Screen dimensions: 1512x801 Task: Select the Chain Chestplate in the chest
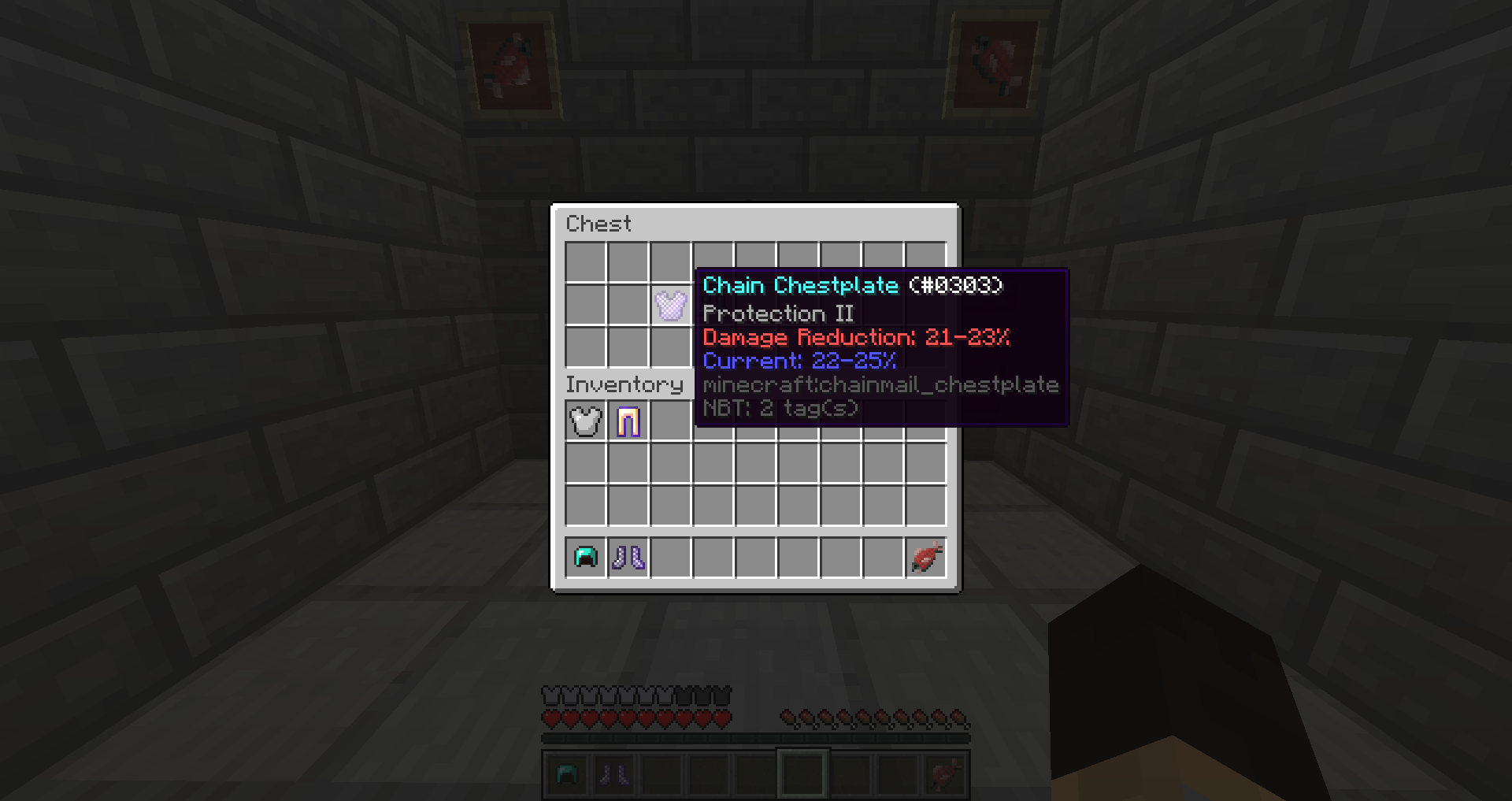[670, 306]
